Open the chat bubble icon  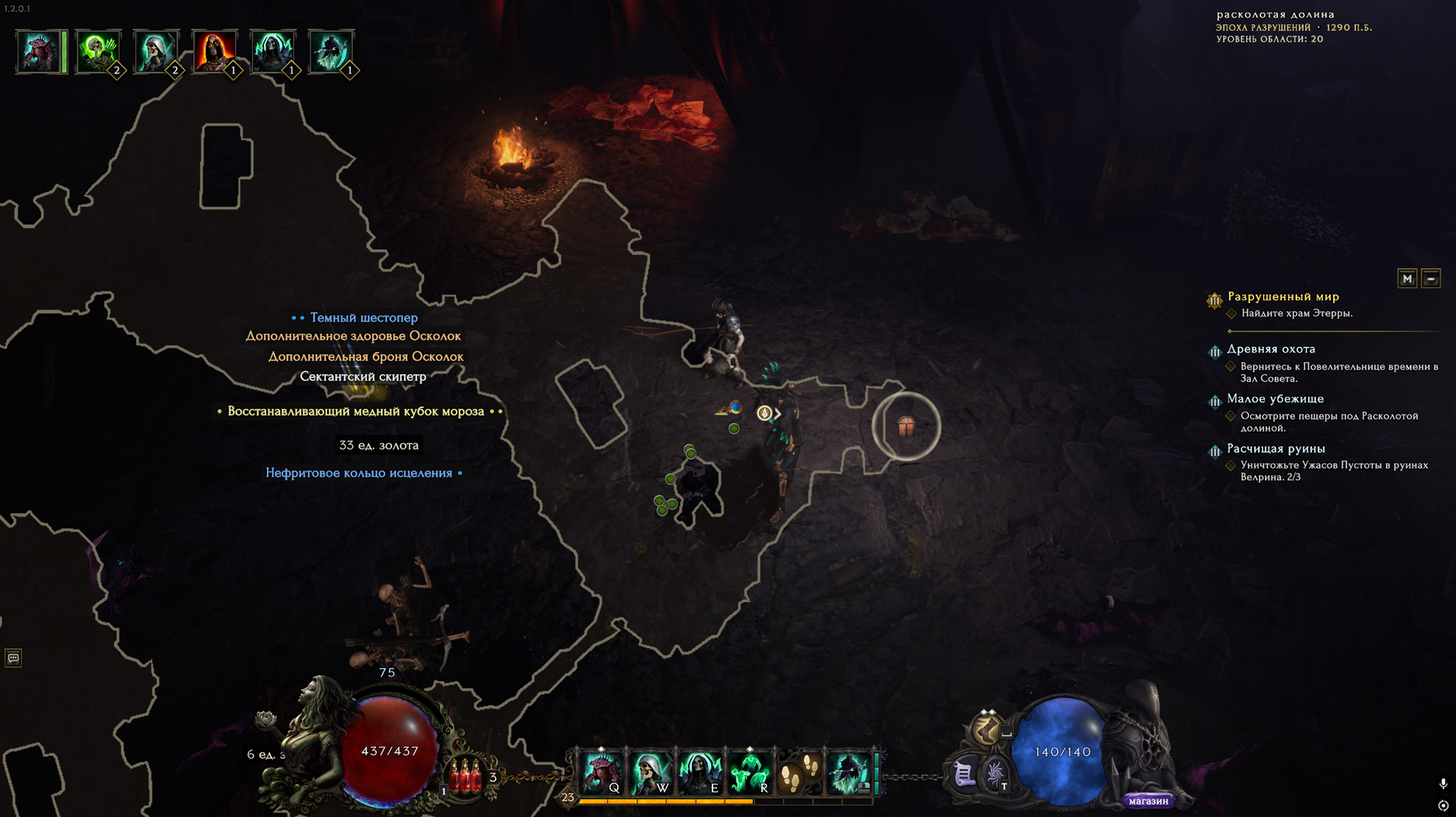tap(13, 657)
